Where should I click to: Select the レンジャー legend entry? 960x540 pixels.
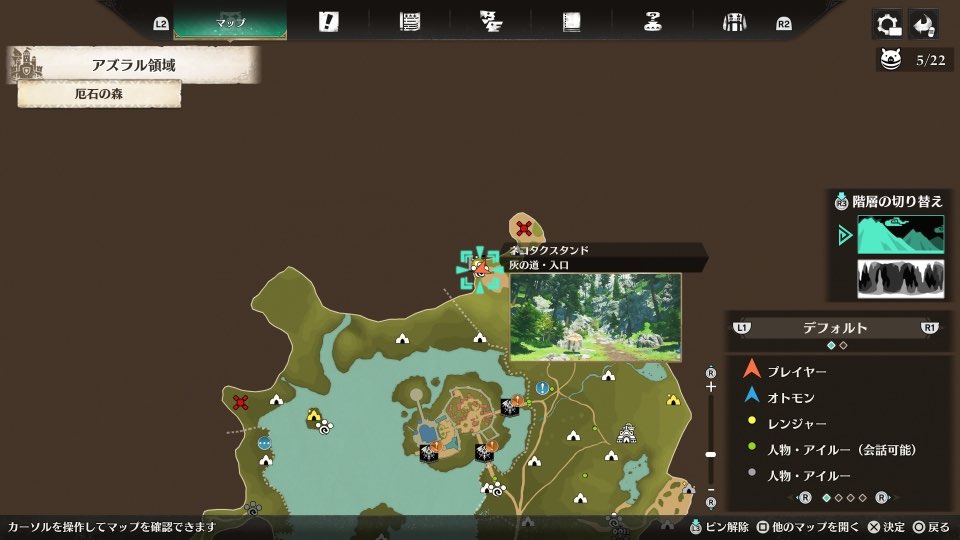pos(796,424)
